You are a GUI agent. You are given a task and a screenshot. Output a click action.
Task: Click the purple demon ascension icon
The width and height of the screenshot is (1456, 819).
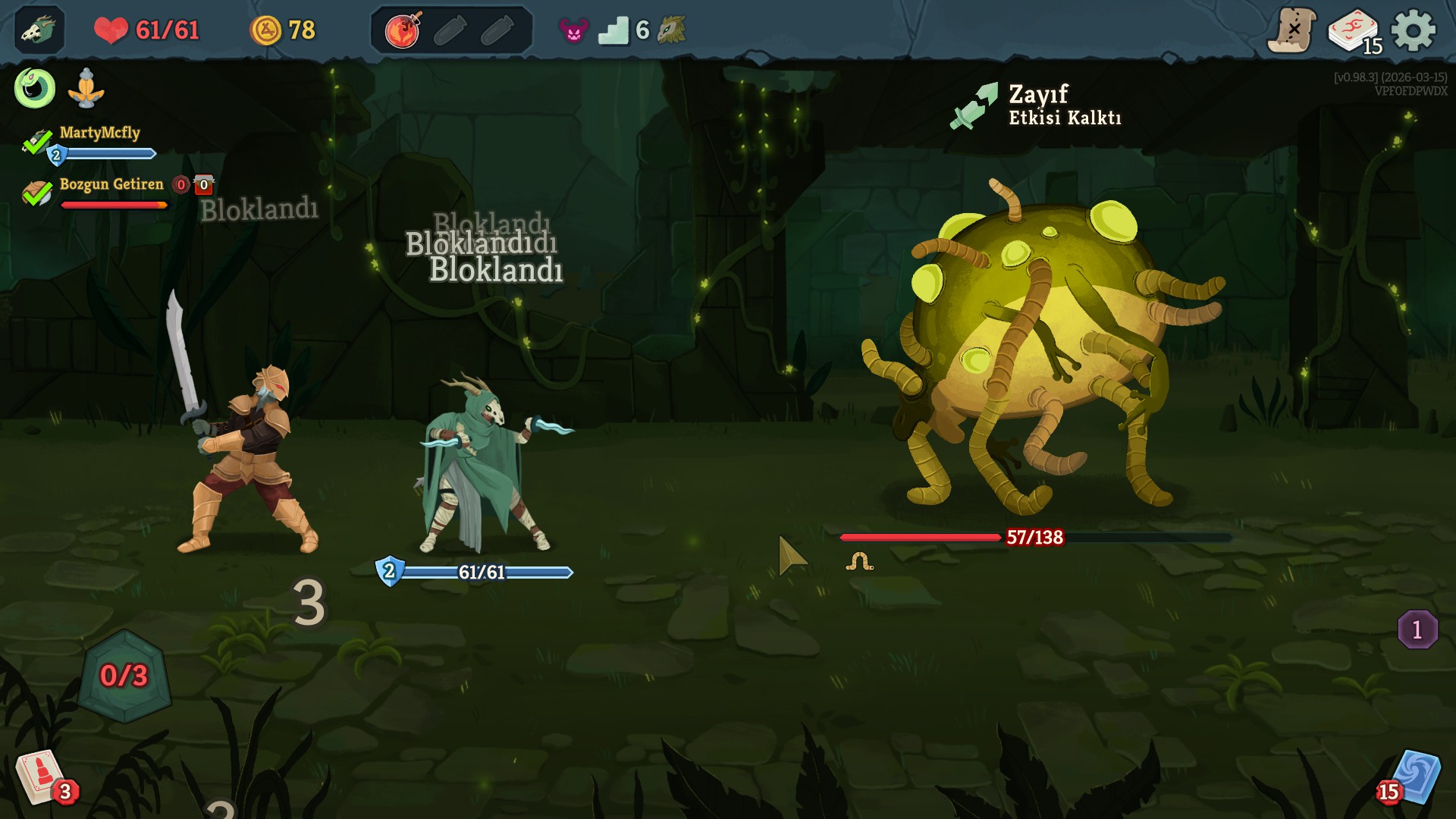[x=573, y=30]
